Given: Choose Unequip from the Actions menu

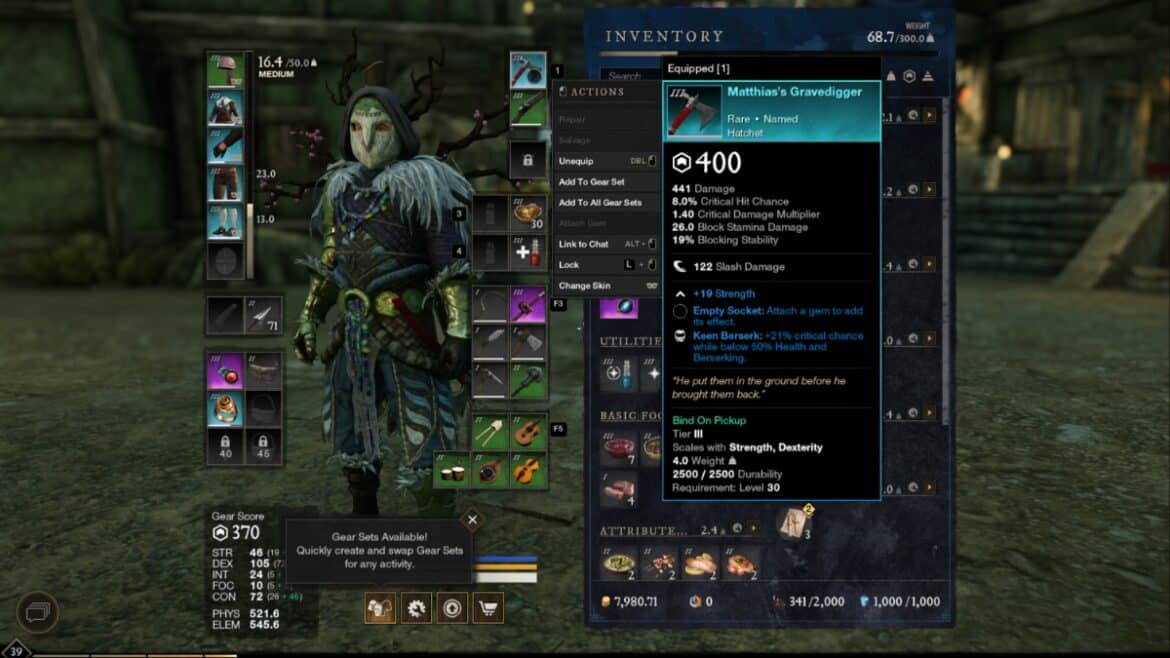Looking at the screenshot, I should (577, 161).
